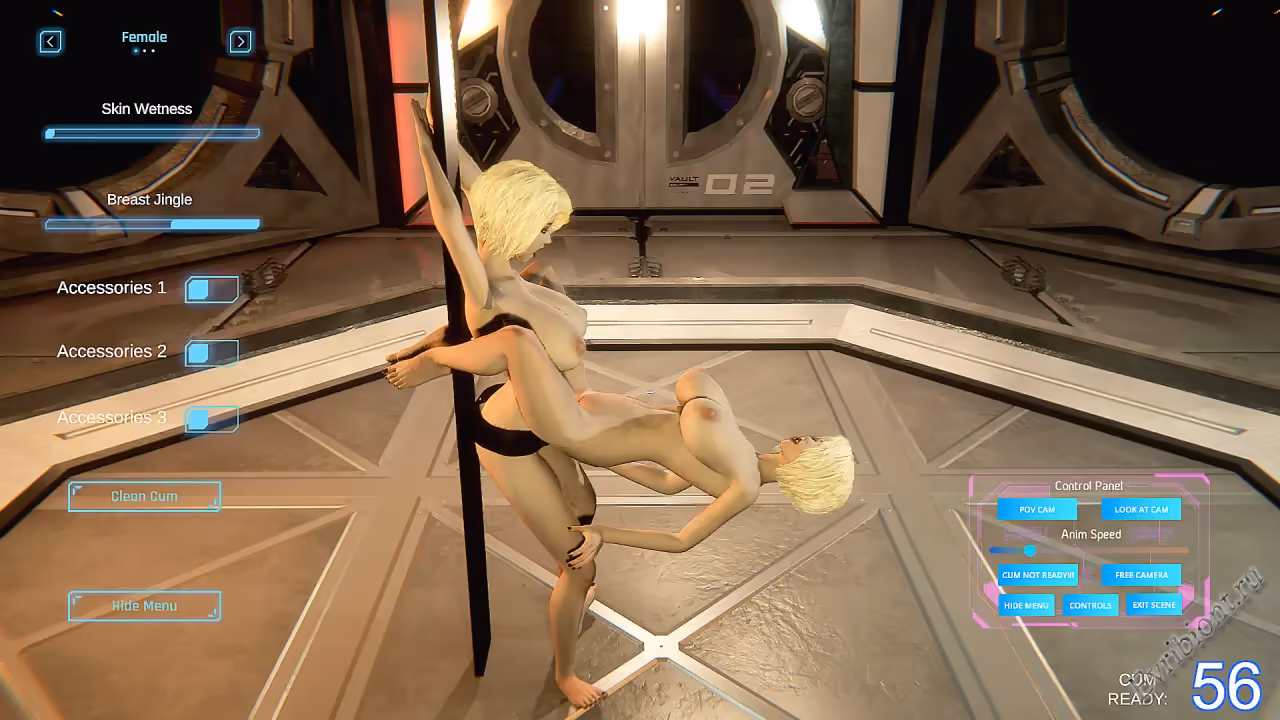
Task: Click the previous character arrow beside Female
Action: click(x=50, y=41)
